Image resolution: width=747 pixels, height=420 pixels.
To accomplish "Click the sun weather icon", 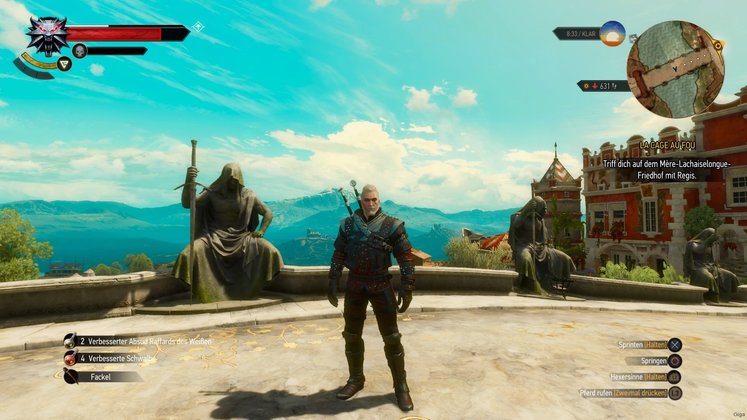I will (612, 33).
